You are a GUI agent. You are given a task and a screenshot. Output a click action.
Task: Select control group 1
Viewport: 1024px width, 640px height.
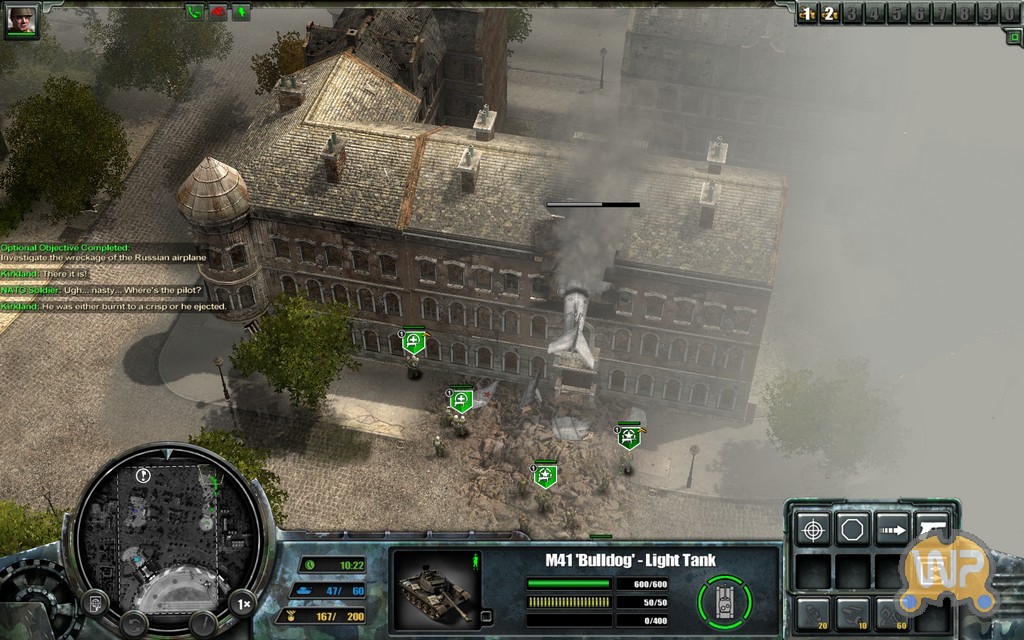click(x=808, y=13)
